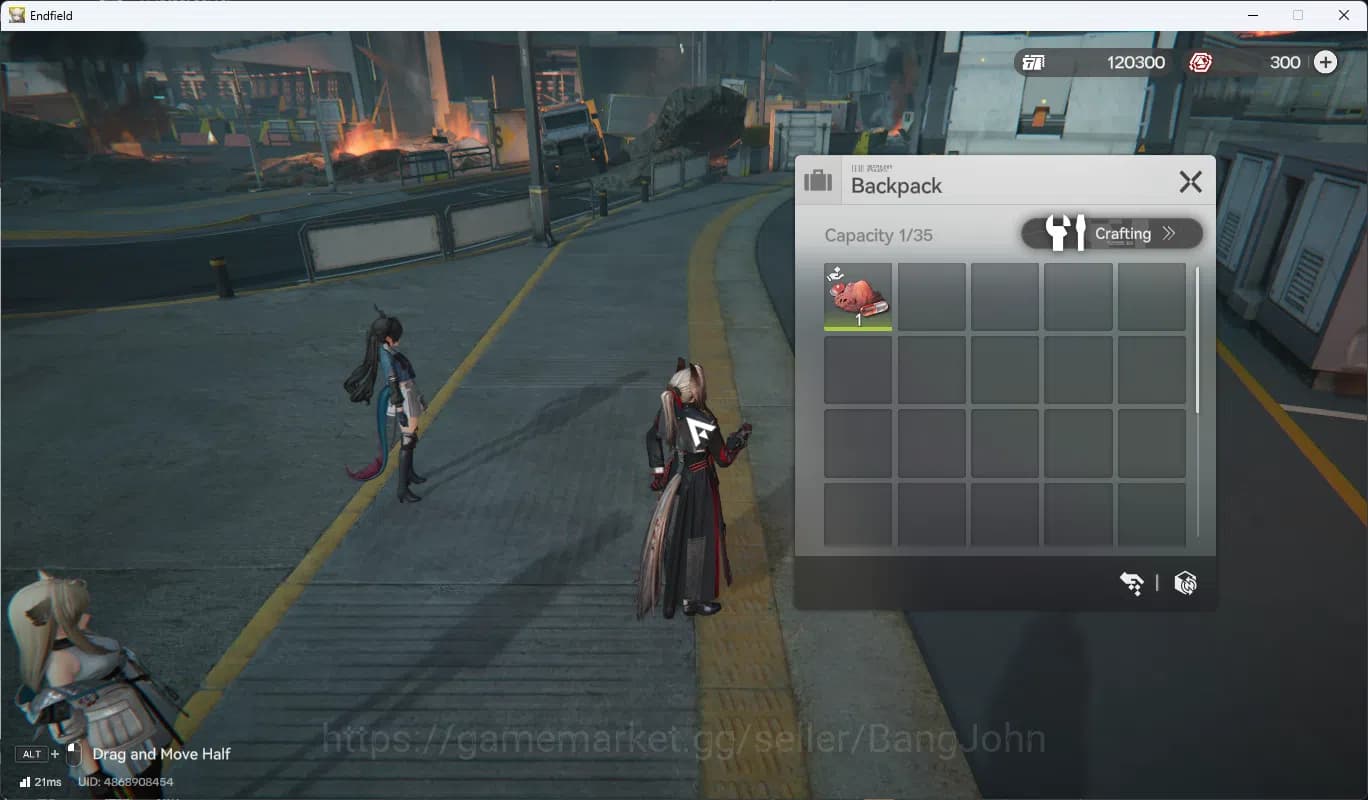Open Crafting from the backpack
This screenshot has width=1368, height=800.
tap(1123, 233)
